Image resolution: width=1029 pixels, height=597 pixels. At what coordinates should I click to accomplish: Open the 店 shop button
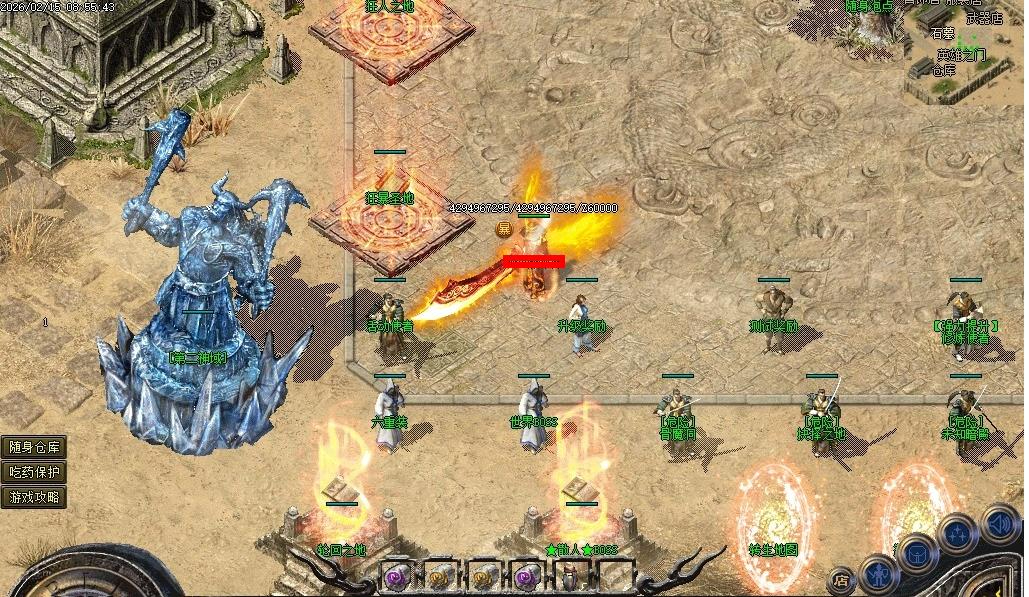pyautogui.click(x=842, y=578)
